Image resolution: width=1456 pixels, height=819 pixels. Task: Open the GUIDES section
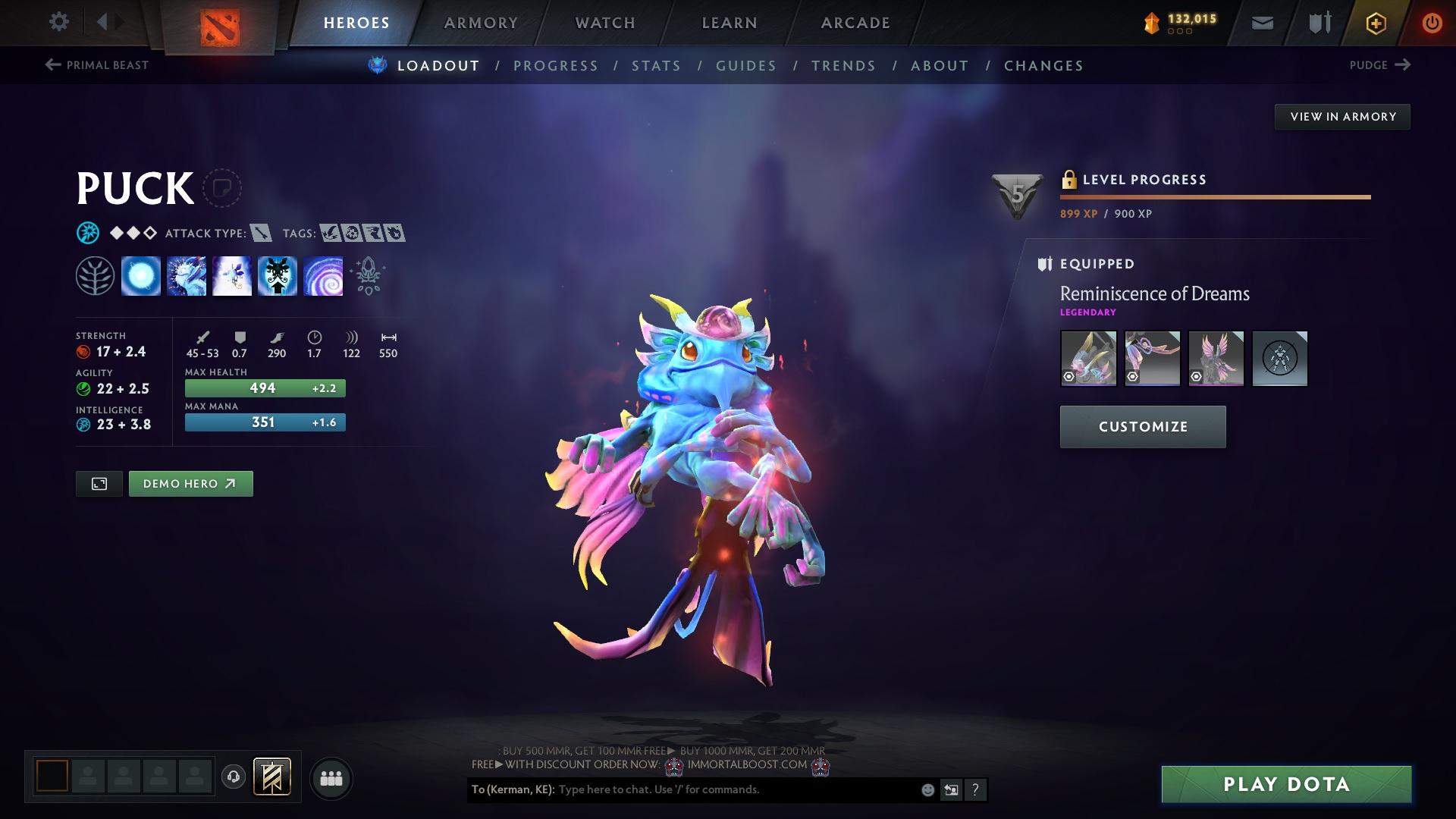[x=745, y=66]
